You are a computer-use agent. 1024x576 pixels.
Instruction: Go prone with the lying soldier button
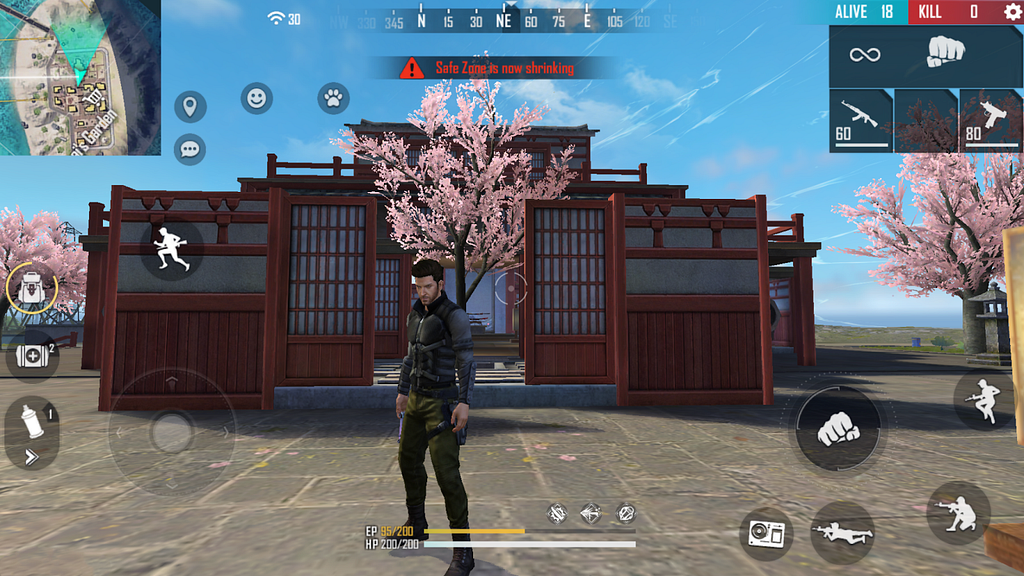pyautogui.click(x=842, y=533)
